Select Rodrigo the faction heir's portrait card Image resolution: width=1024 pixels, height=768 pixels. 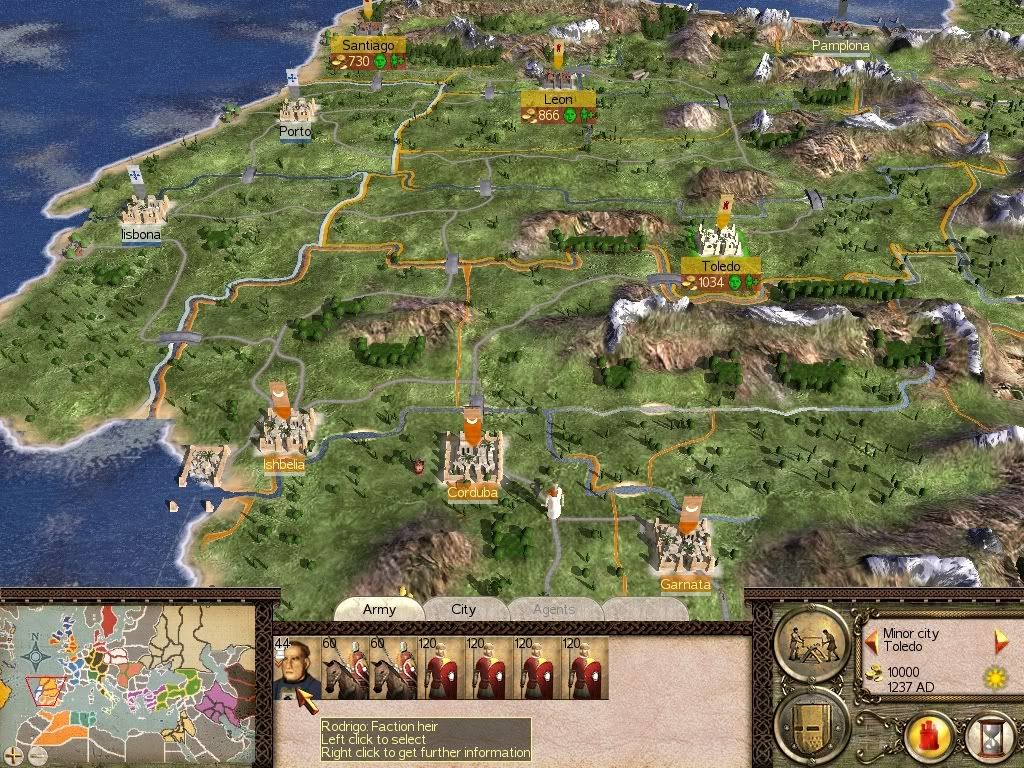(290, 667)
